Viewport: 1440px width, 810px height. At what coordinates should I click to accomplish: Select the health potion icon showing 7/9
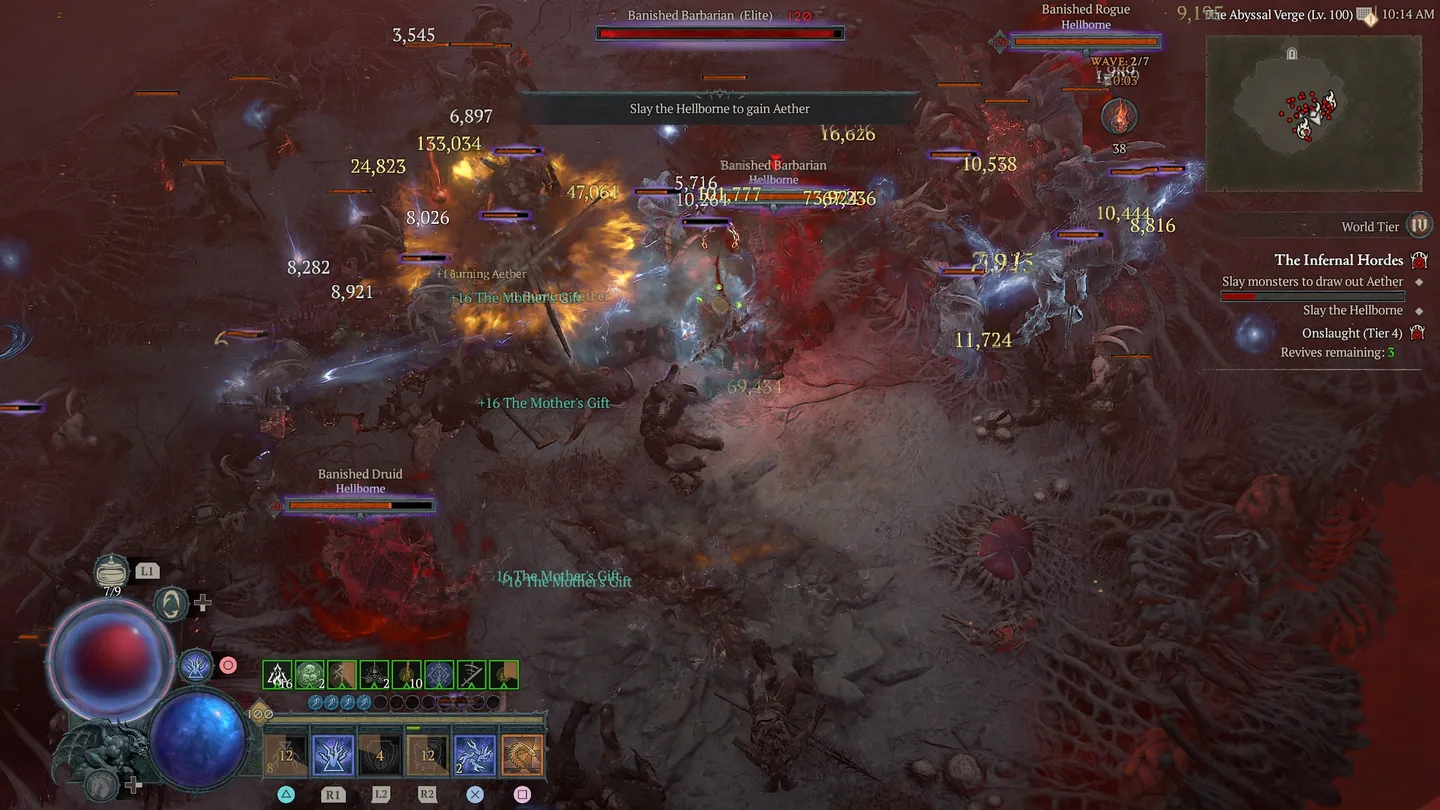point(110,572)
